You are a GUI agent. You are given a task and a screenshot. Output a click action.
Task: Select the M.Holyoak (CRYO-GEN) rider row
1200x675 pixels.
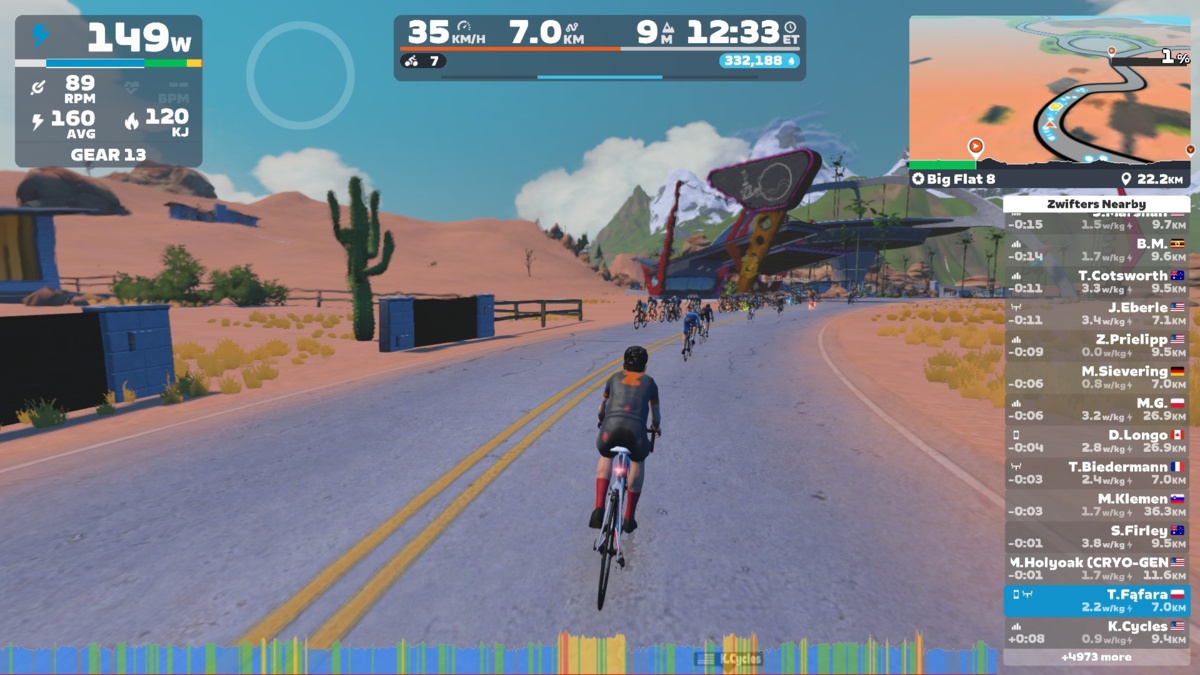(1097, 569)
